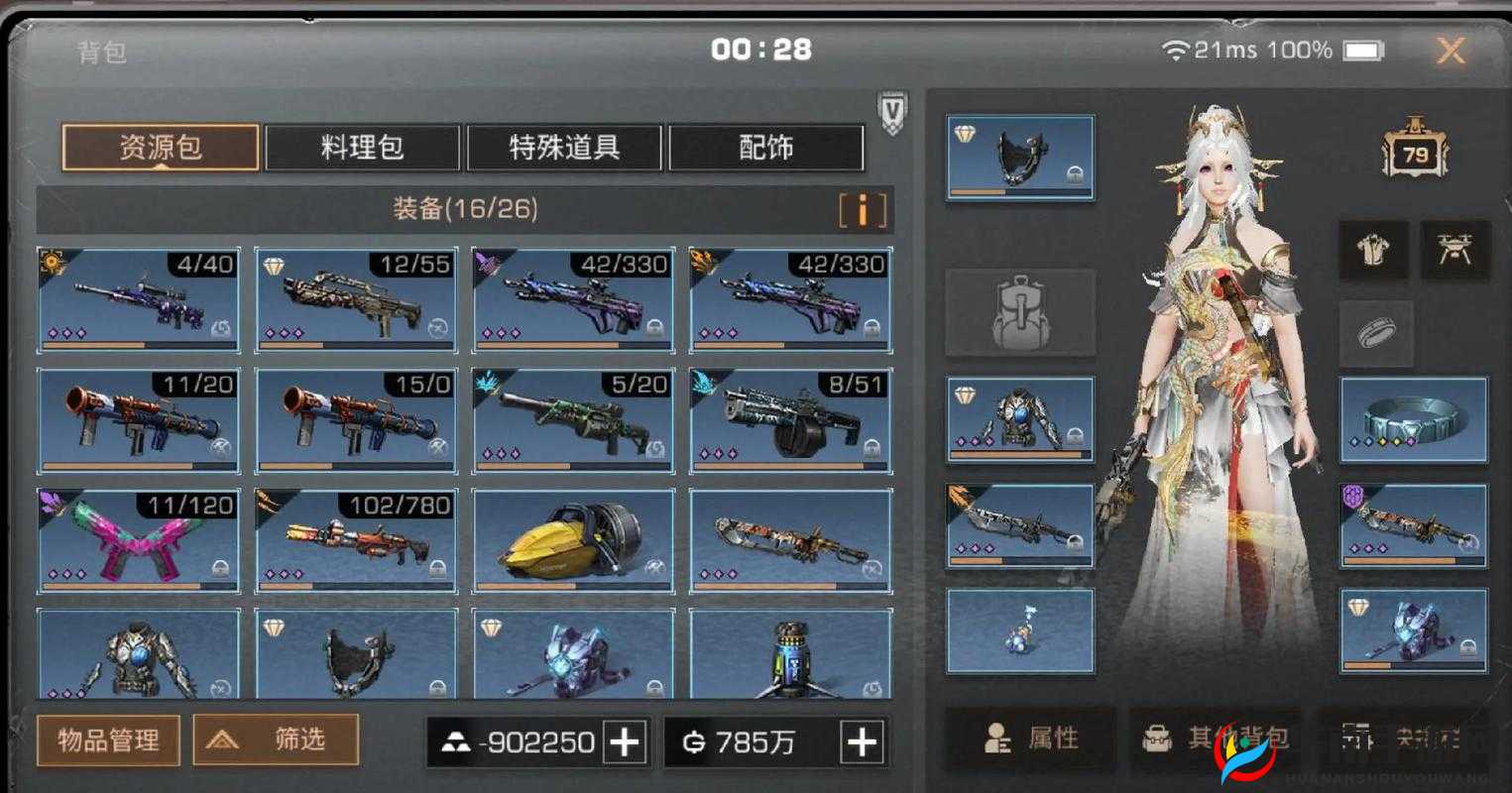Open the clothing outfit icon
Image resolution: width=1512 pixels, height=793 pixels.
point(1374,249)
